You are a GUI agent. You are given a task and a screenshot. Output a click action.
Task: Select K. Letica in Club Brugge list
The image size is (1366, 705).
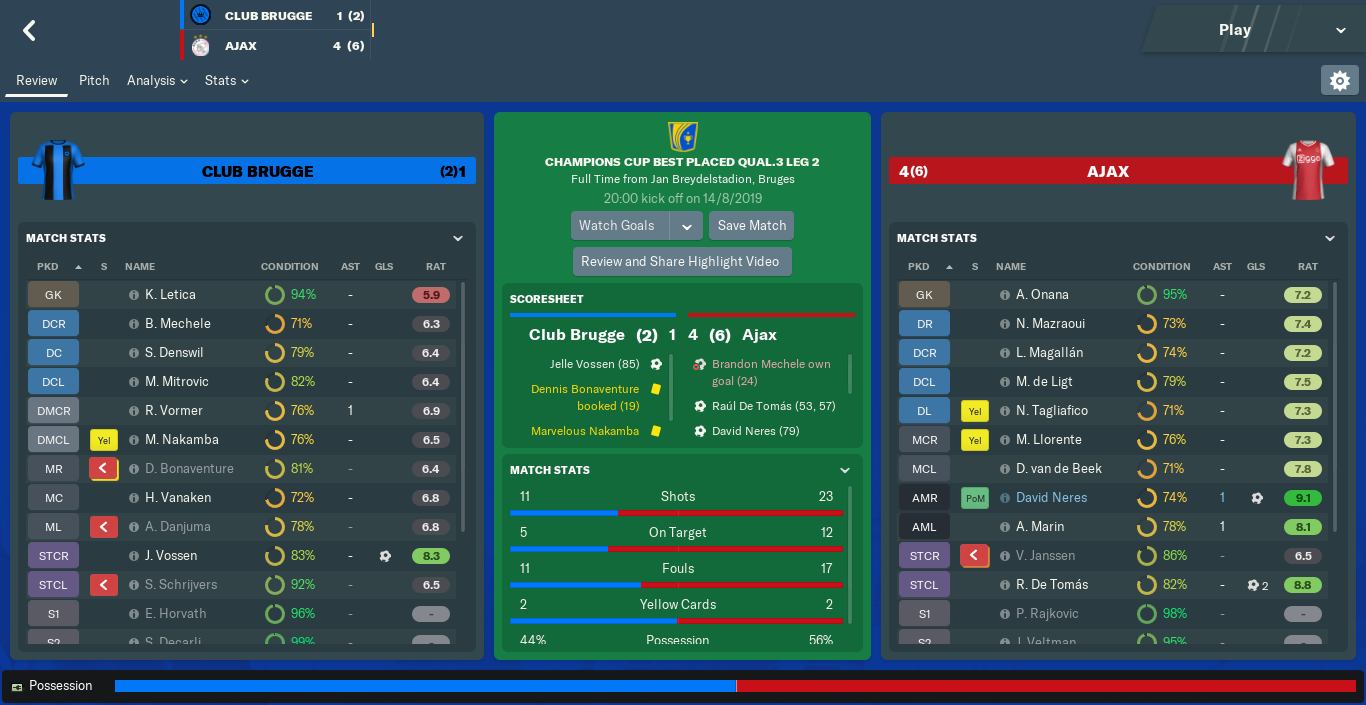[x=170, y=295]
